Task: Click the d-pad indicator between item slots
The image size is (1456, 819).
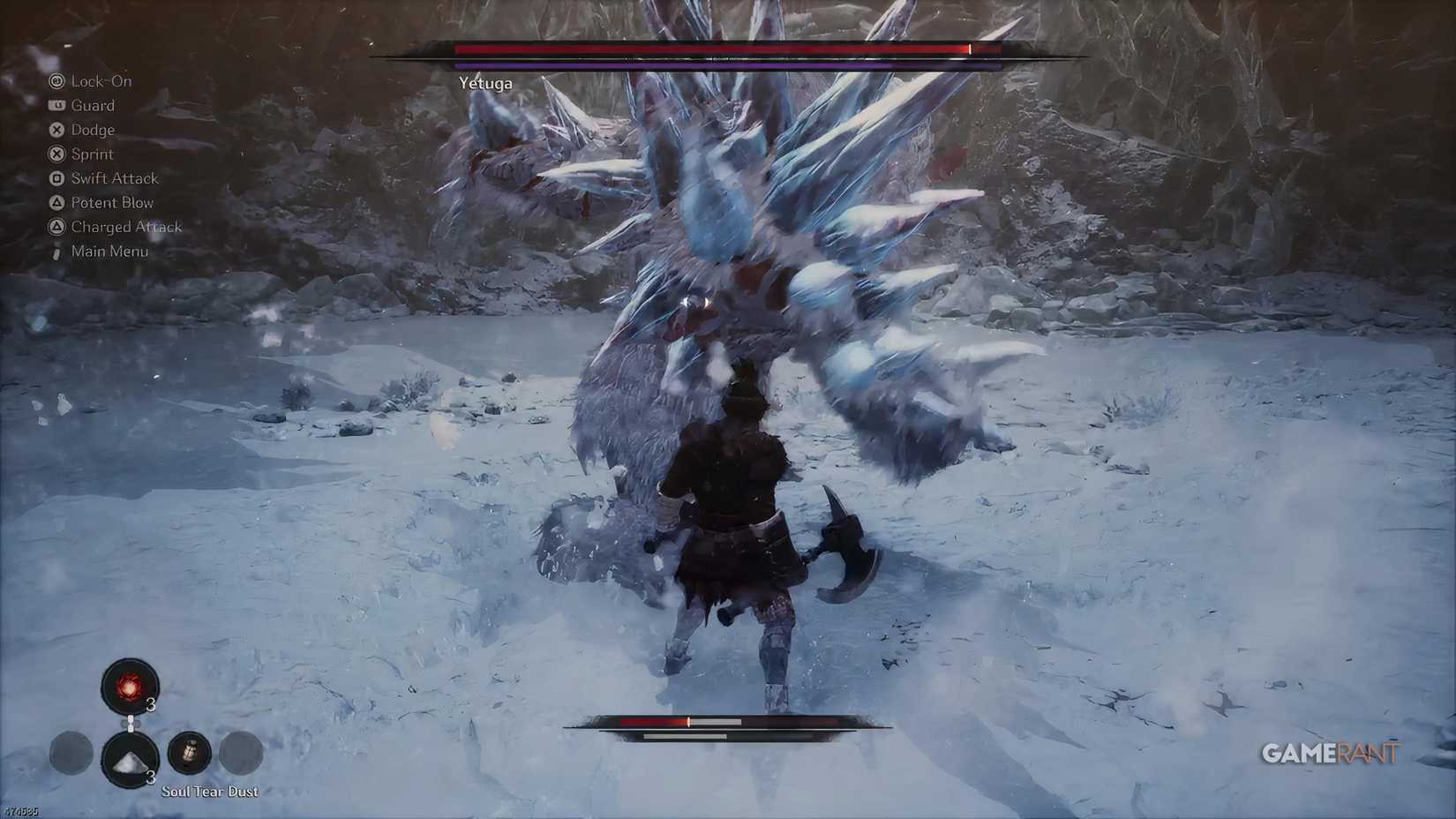Action: 131,722
